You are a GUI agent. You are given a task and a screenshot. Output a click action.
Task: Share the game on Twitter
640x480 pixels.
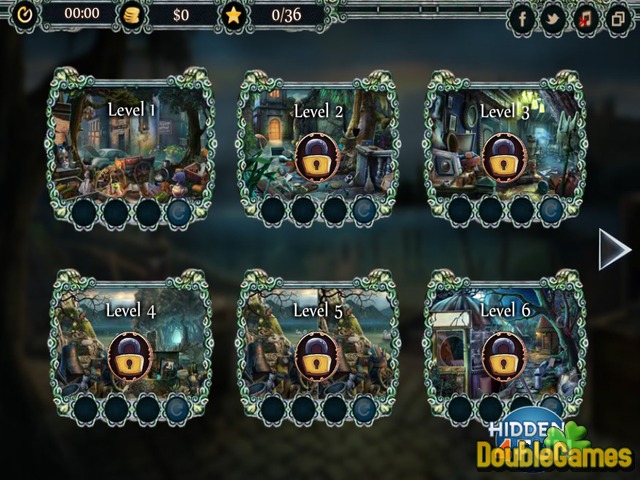553,18
